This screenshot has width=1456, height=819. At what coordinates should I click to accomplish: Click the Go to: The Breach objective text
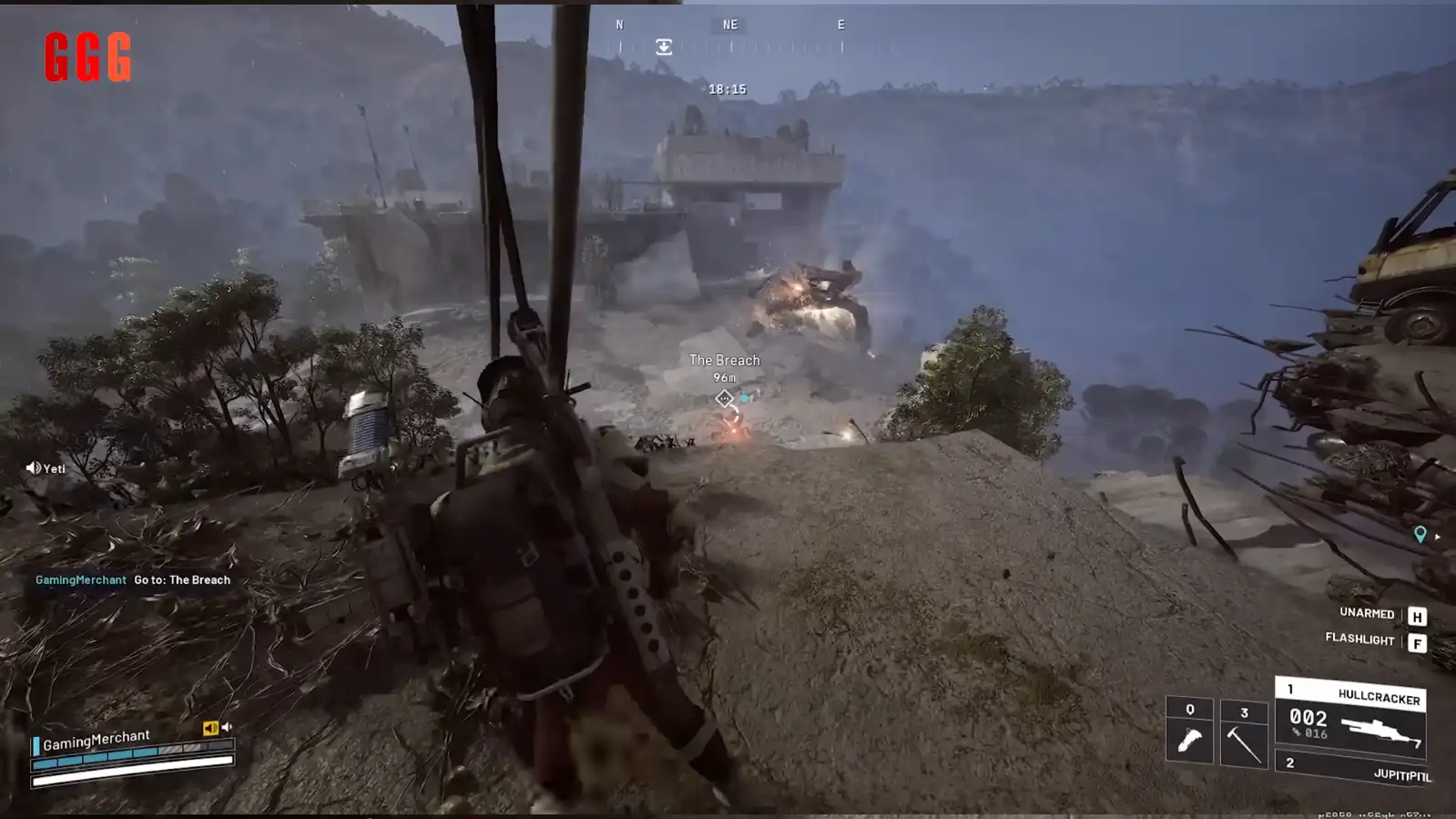point(181,579)
